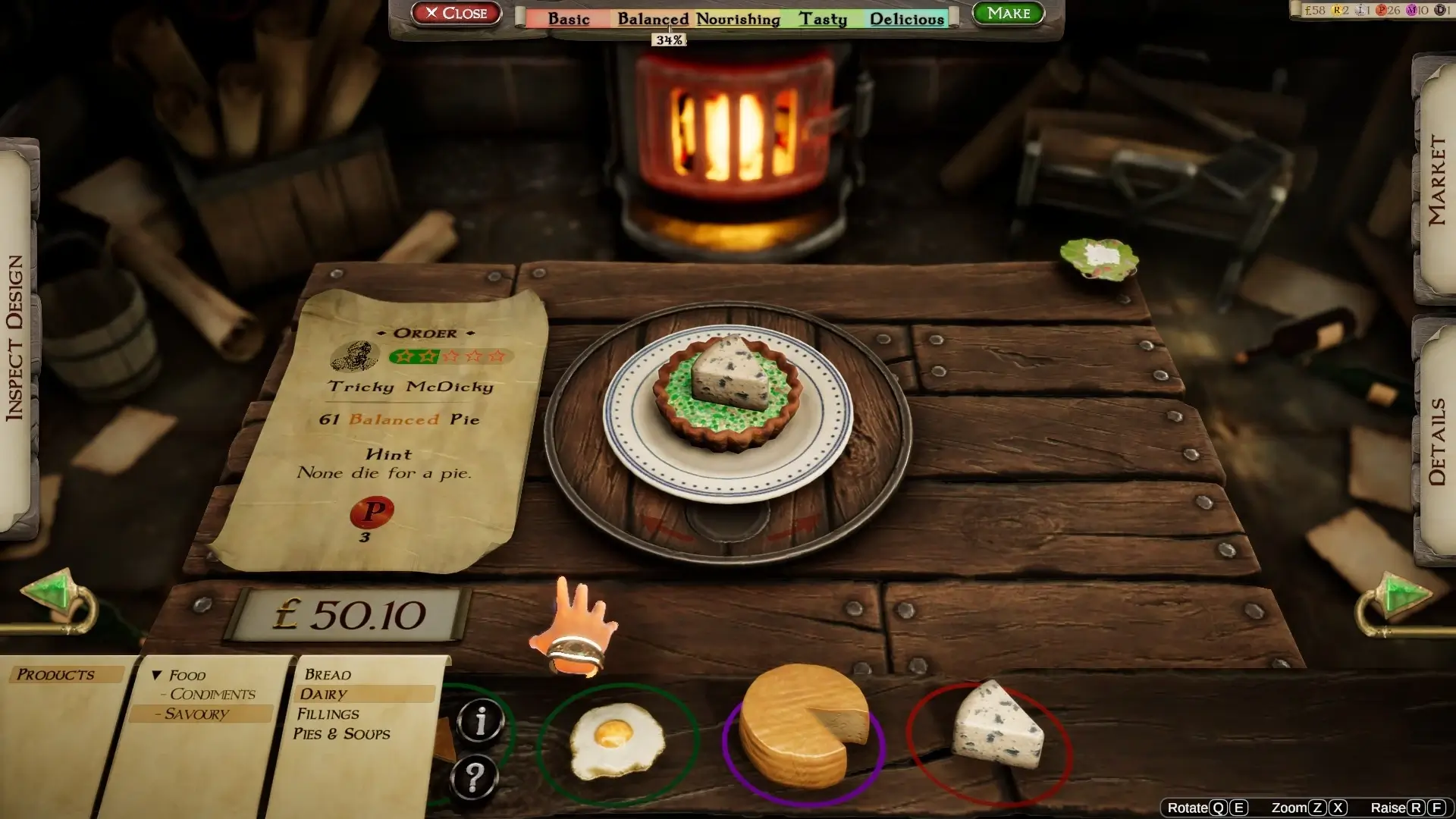The width and height of the screenshot is (1456, 819).
Task: Click the green Make button
Action: coord(1008,13)
